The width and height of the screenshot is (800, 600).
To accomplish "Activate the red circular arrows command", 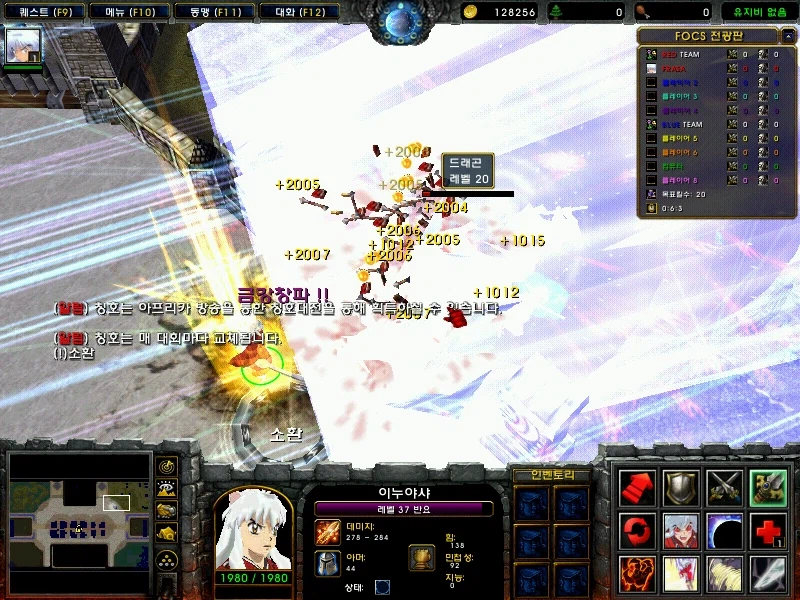I will pos(637,530).
